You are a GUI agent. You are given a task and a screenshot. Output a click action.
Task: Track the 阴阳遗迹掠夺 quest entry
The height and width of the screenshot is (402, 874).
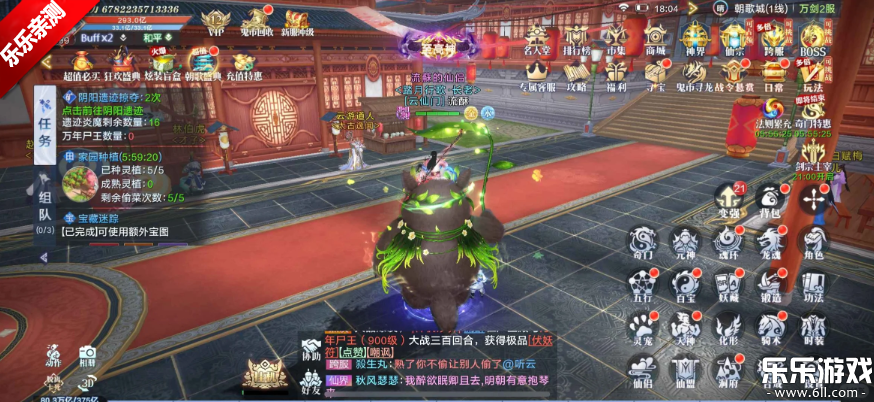coord(112,98)
